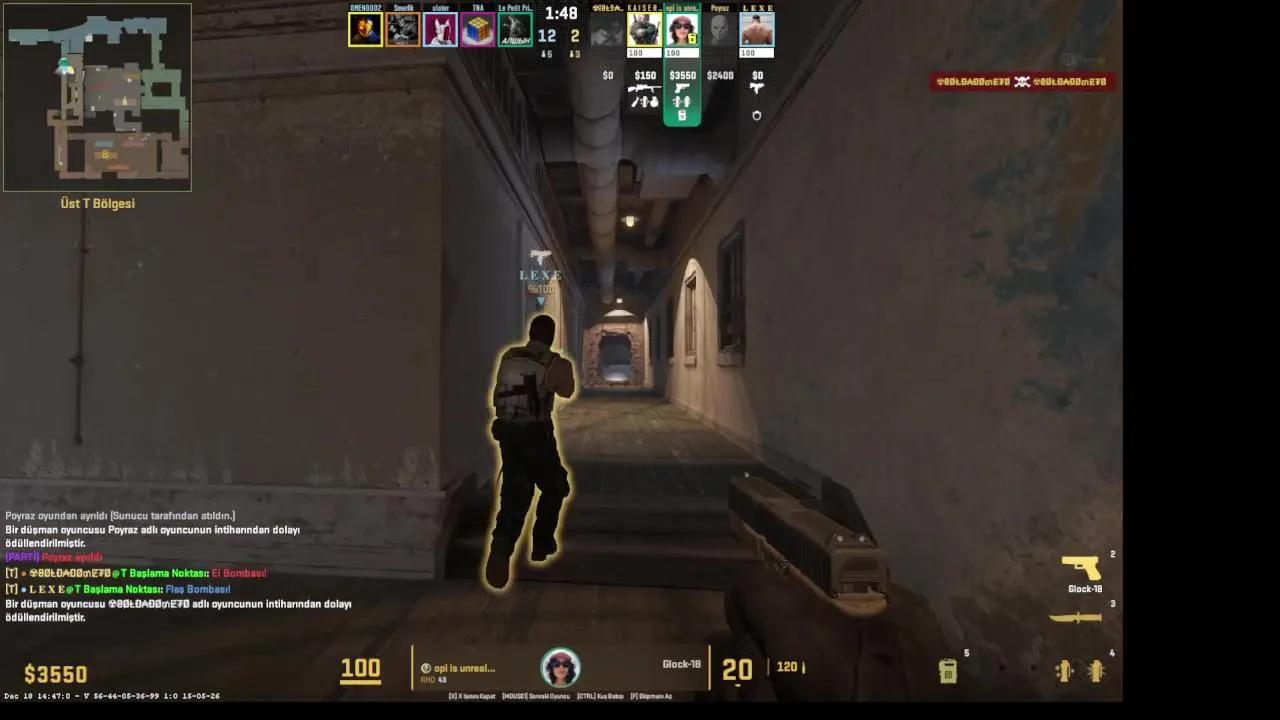Image resolution: width=1280 pixels, height=720 pixels.
Task: Open opi is unreal's loadout panel
Action: 682,95
